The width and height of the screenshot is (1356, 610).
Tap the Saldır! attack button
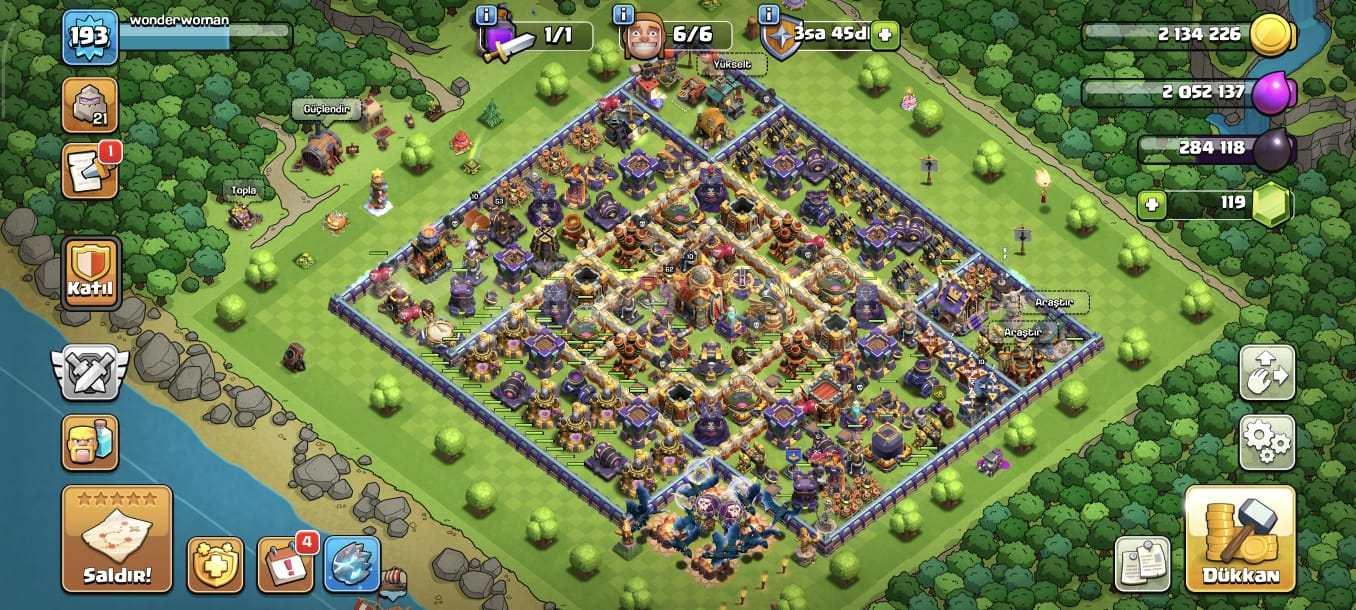tap(116, 538)
